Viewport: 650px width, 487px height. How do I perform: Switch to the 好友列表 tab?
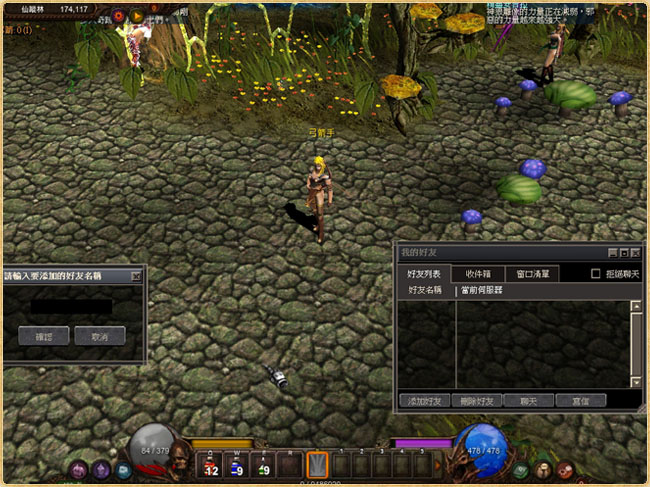tap(423, 273)
